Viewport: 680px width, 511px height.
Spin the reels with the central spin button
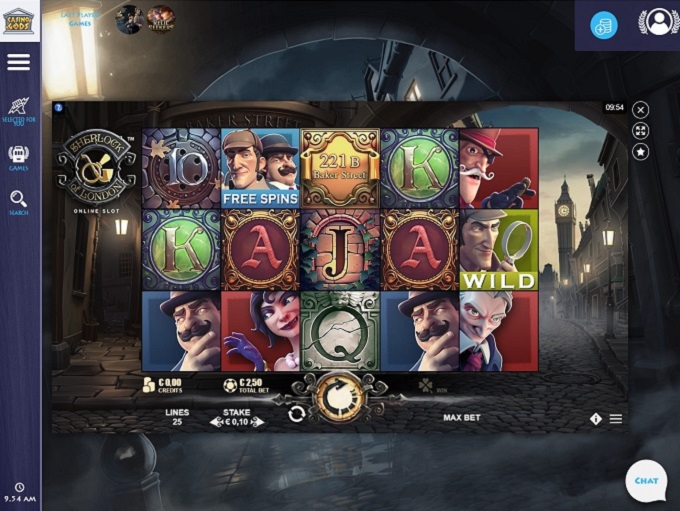337,398
